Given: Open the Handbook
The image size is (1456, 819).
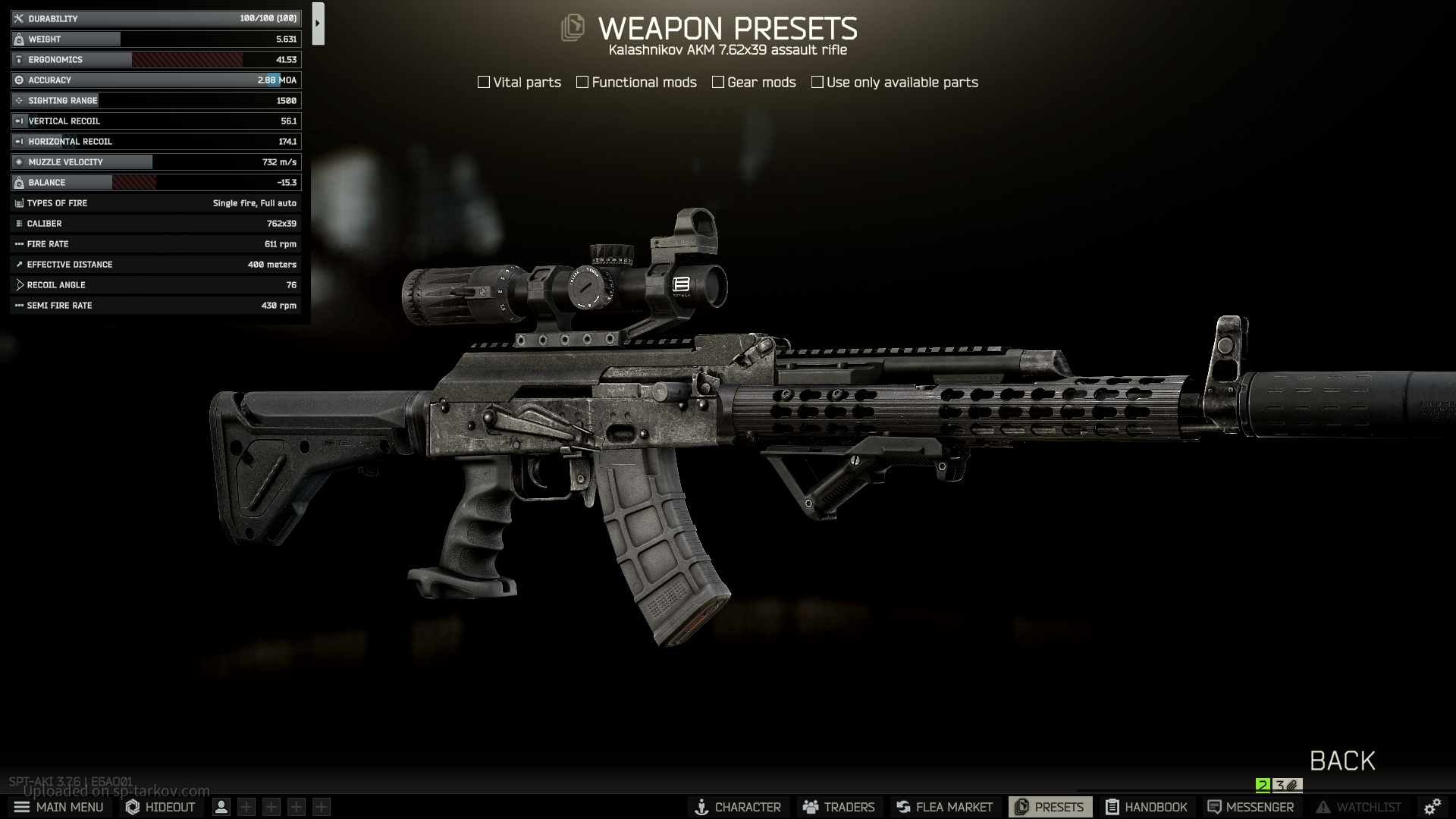Looking at the screenshot, I should point(1146,807).
